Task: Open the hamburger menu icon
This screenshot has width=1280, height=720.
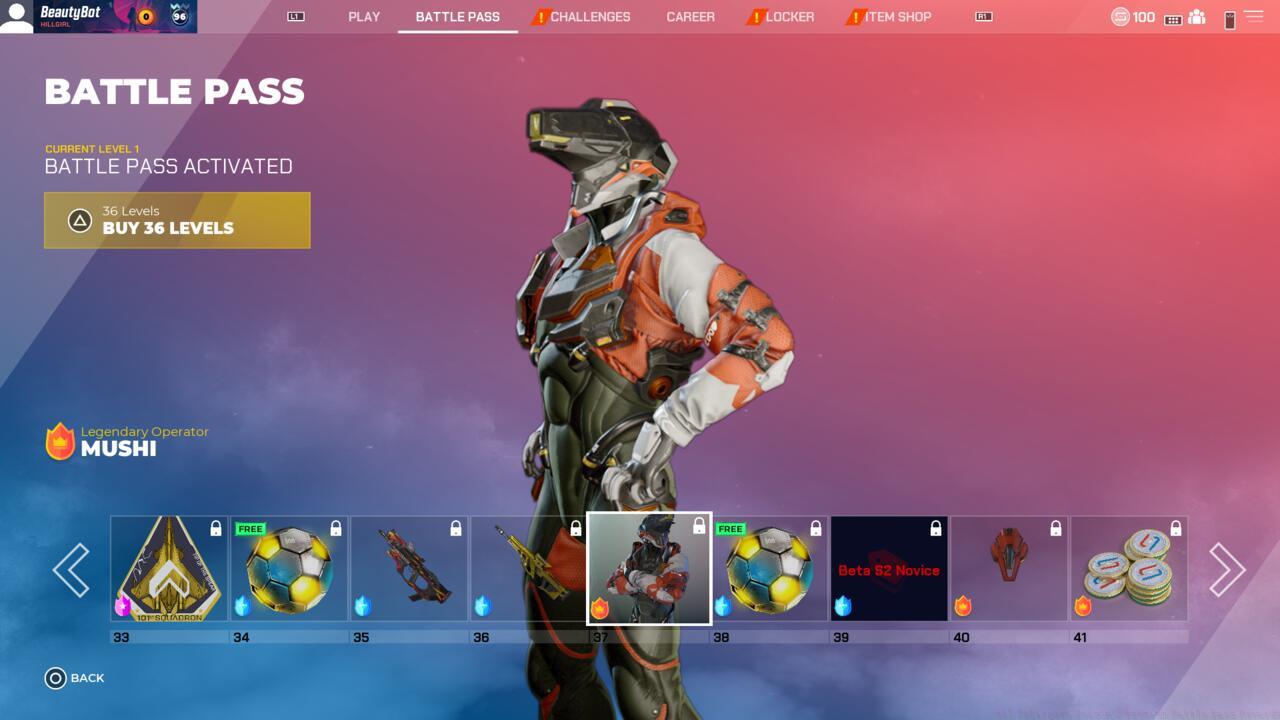Action: (1253, 17)
